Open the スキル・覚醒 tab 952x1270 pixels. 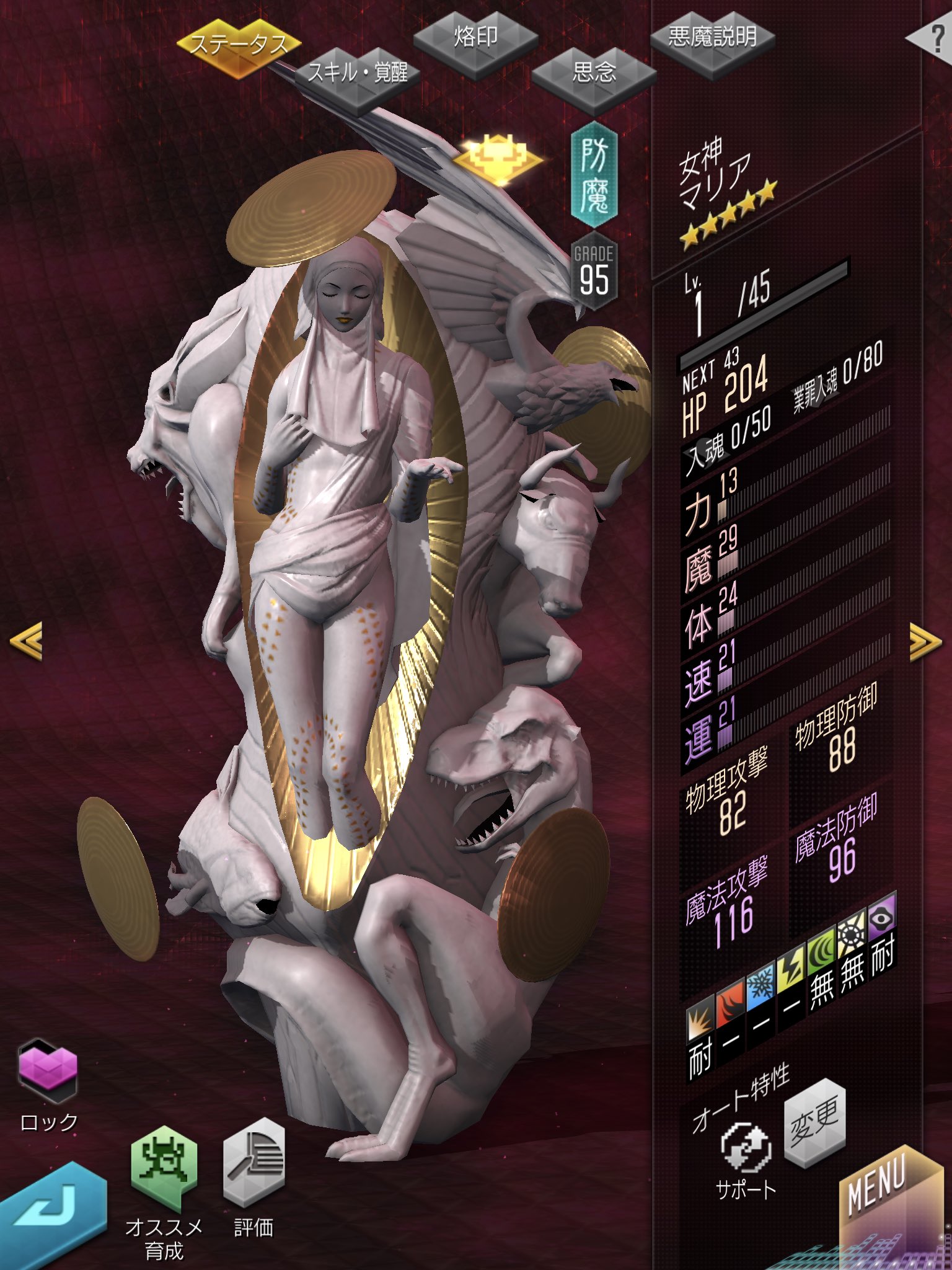tap(358, 74)
